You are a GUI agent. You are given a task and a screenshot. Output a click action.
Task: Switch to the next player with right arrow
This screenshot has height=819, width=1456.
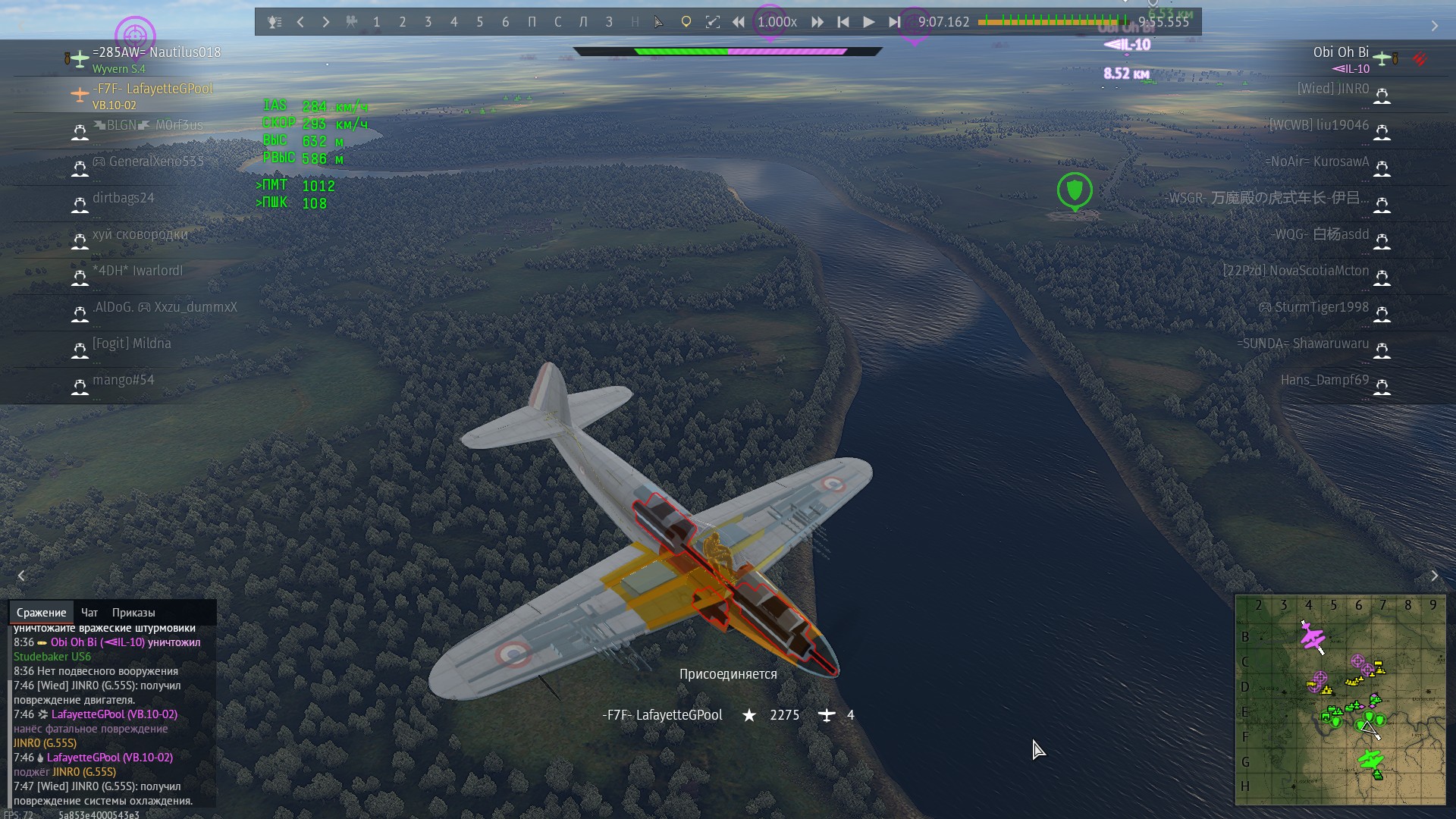(326, 22)
